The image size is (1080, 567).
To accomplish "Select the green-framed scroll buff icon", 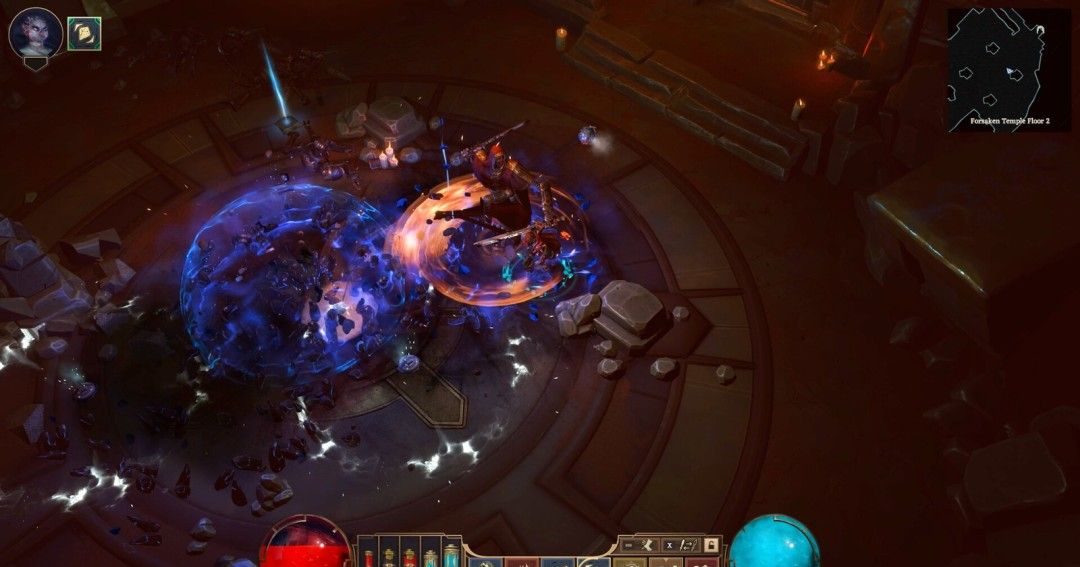I will click(x=84, y=33).
